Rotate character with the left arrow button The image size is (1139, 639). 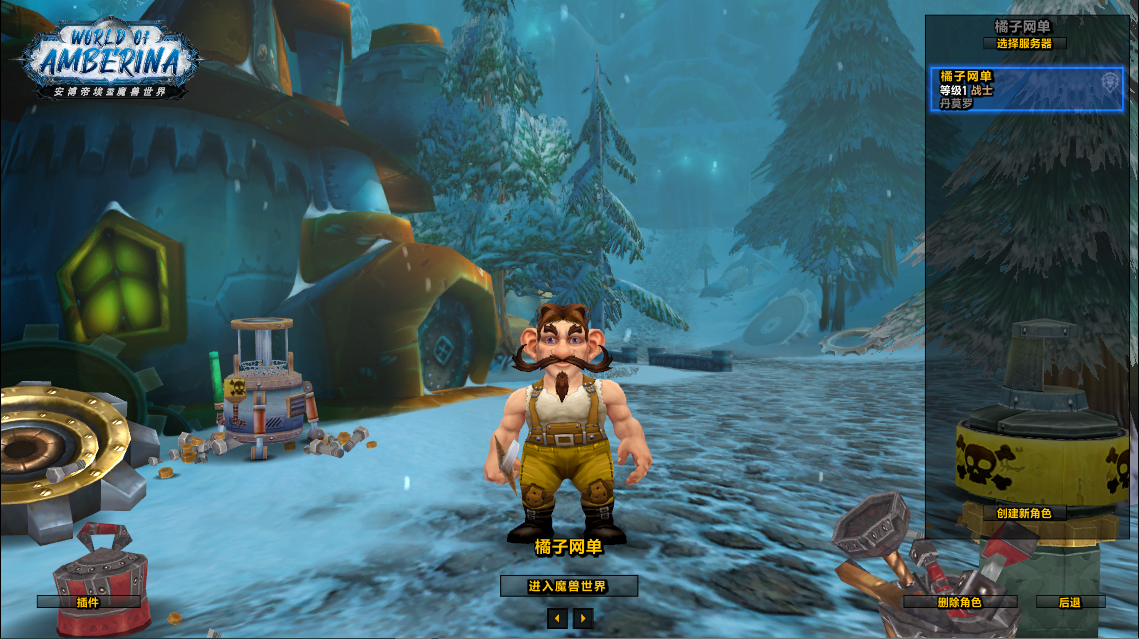coord(557,618)
